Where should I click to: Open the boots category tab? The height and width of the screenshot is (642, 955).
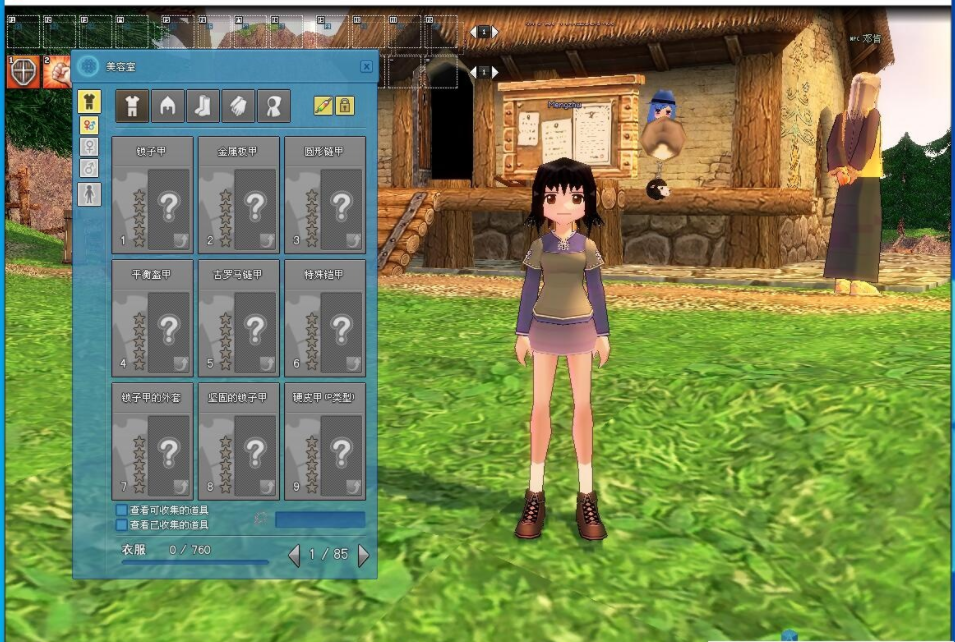tap(202, 106)
